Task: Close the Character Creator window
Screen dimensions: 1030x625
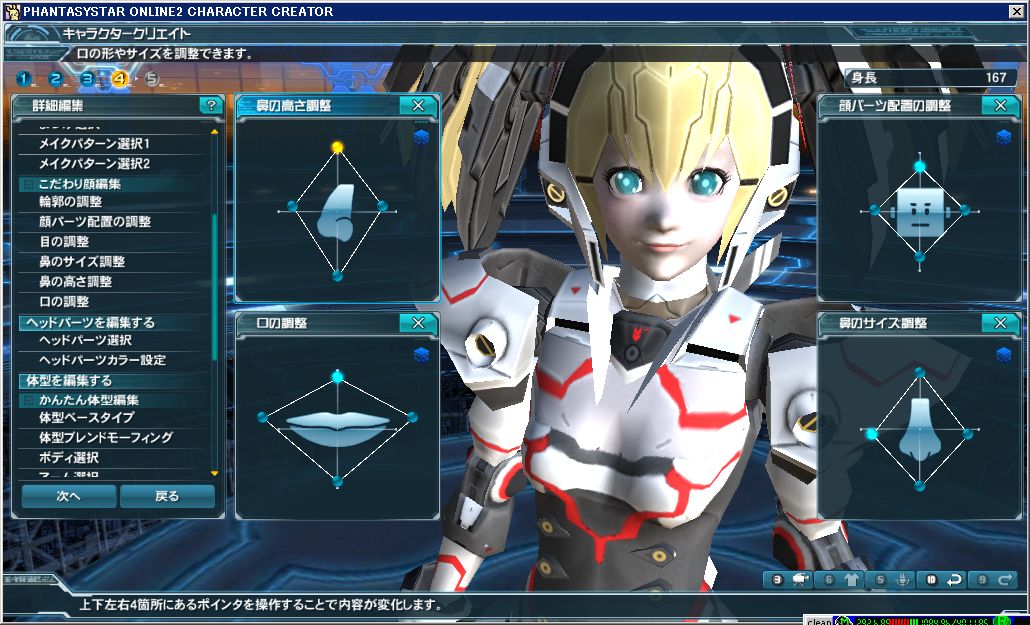Action: click(1016, 11)
